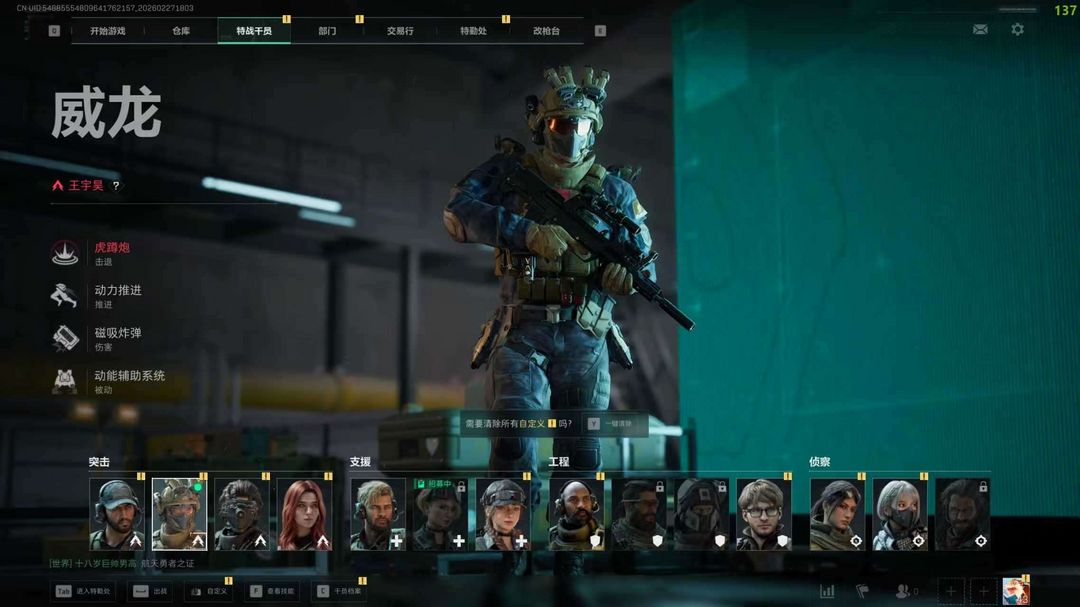Open settings via the gear icon

(x=1017, y=30)
